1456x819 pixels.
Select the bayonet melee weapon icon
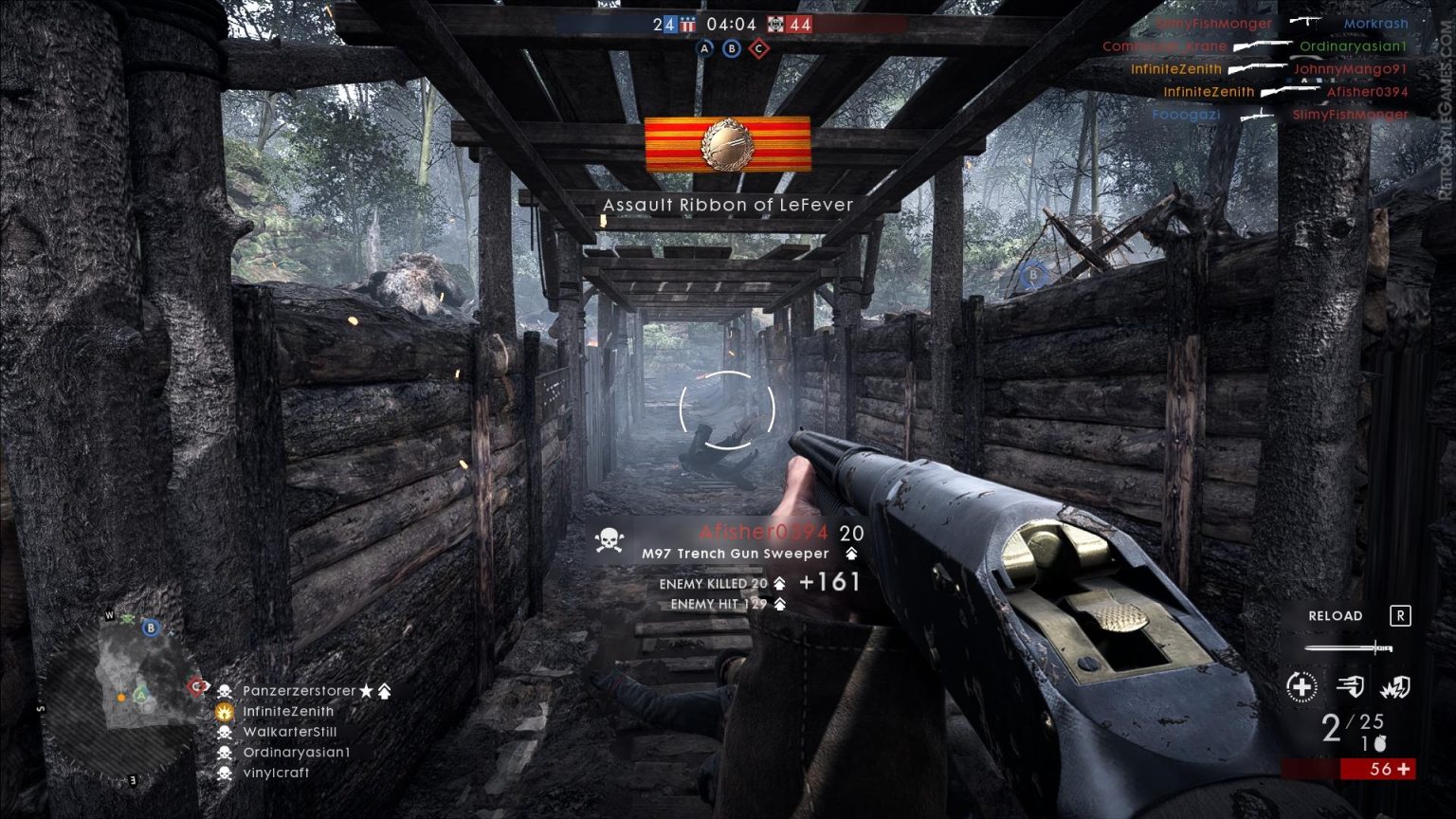coord(1347,648)
